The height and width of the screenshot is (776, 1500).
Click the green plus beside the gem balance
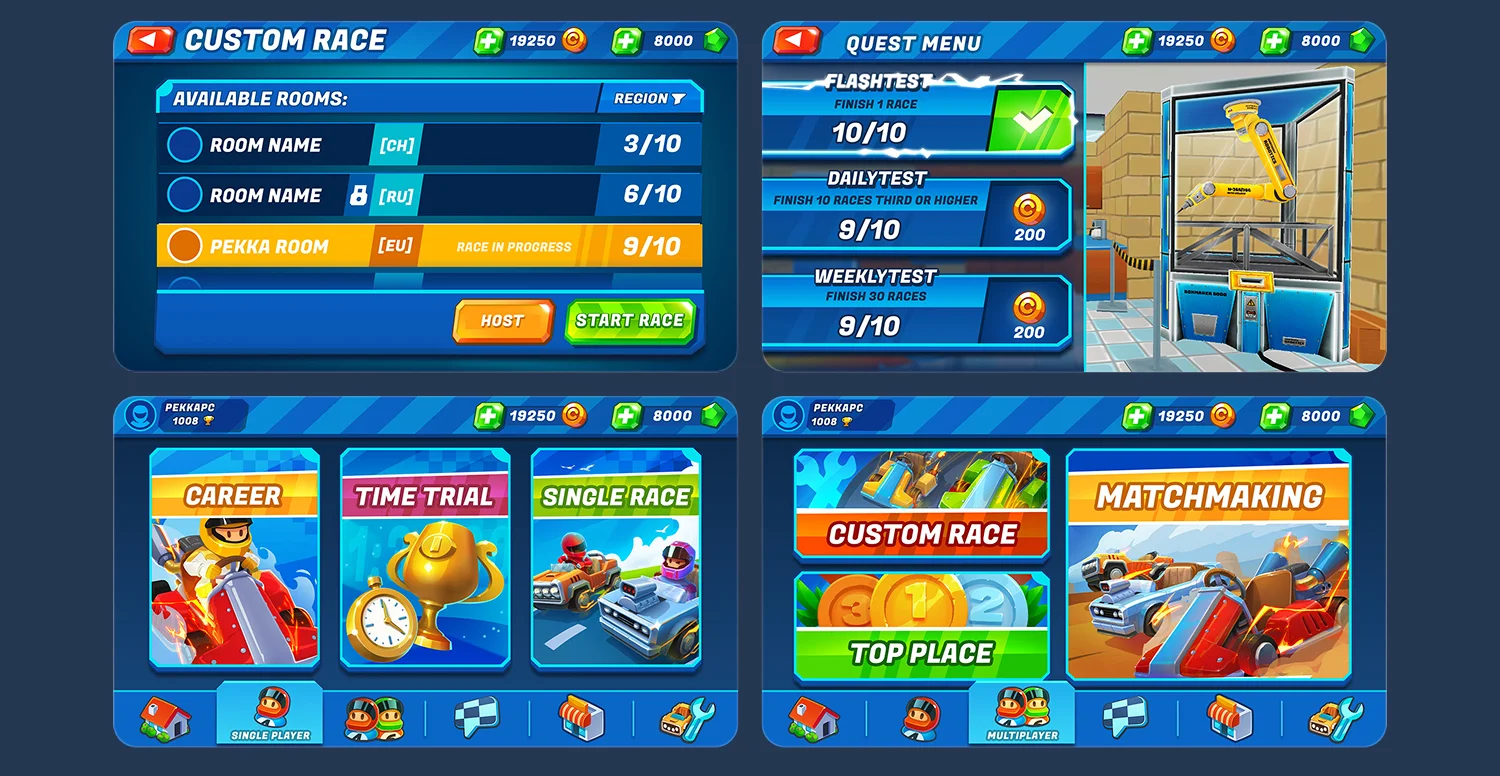[623, 41]
